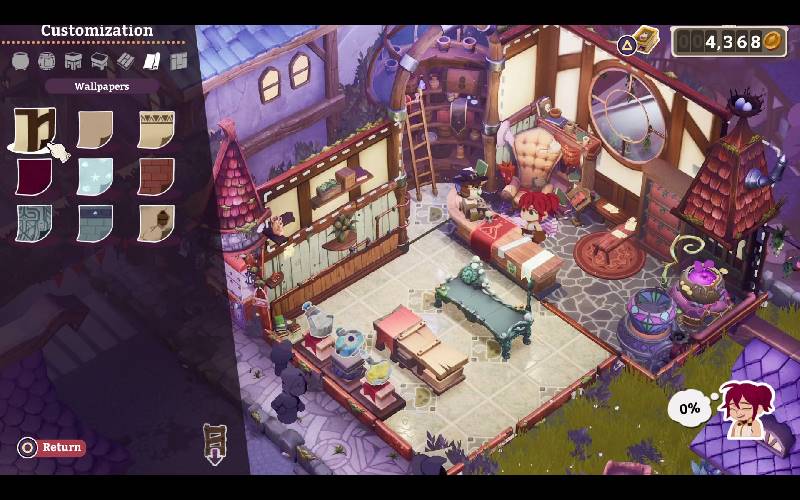The height and width of the screenshot is (500, 800).
Task: Click the ladder down-arrow icon
Action: point(215,443)
